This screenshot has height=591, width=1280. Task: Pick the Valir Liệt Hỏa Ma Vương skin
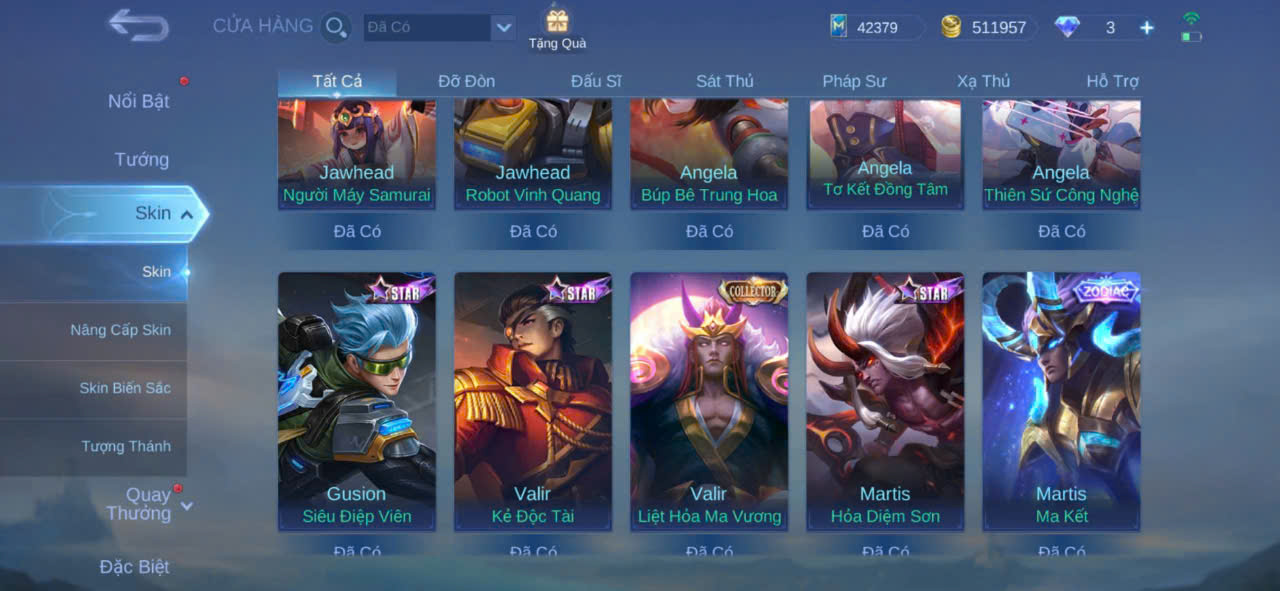(x=709, y=400)
